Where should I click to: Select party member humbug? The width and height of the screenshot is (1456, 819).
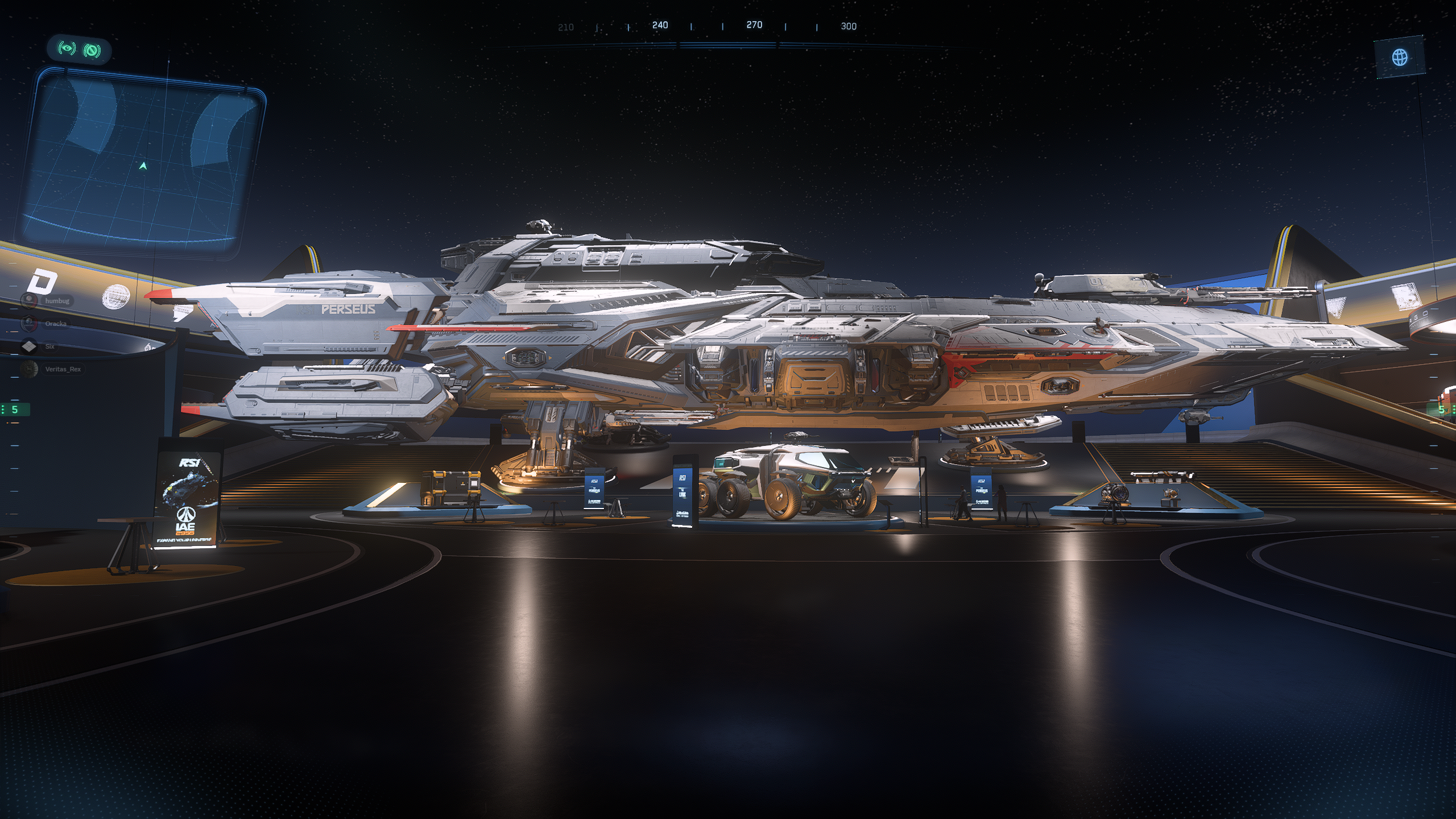point(56,300)
